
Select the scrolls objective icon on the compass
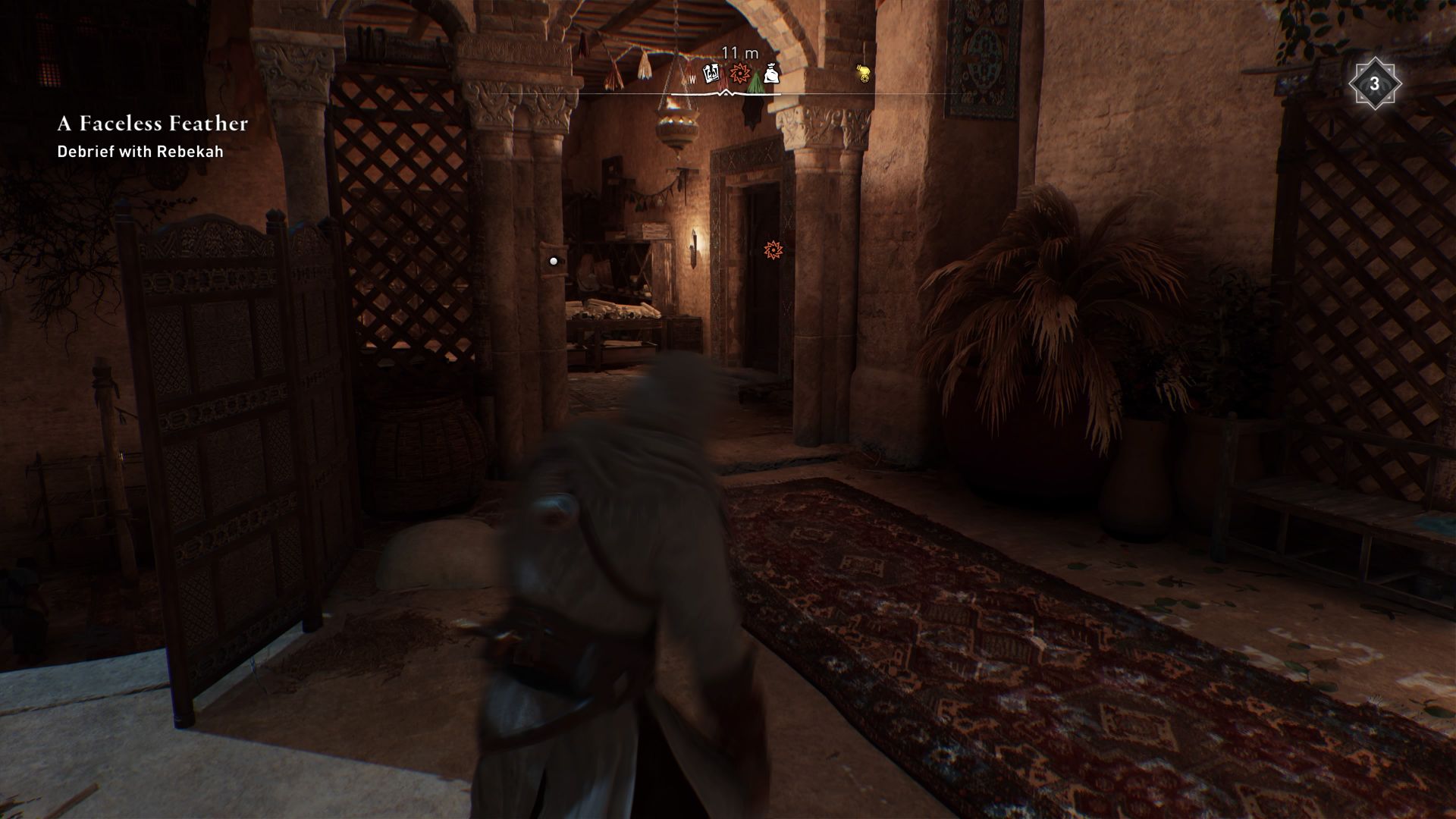pos(711,74)
